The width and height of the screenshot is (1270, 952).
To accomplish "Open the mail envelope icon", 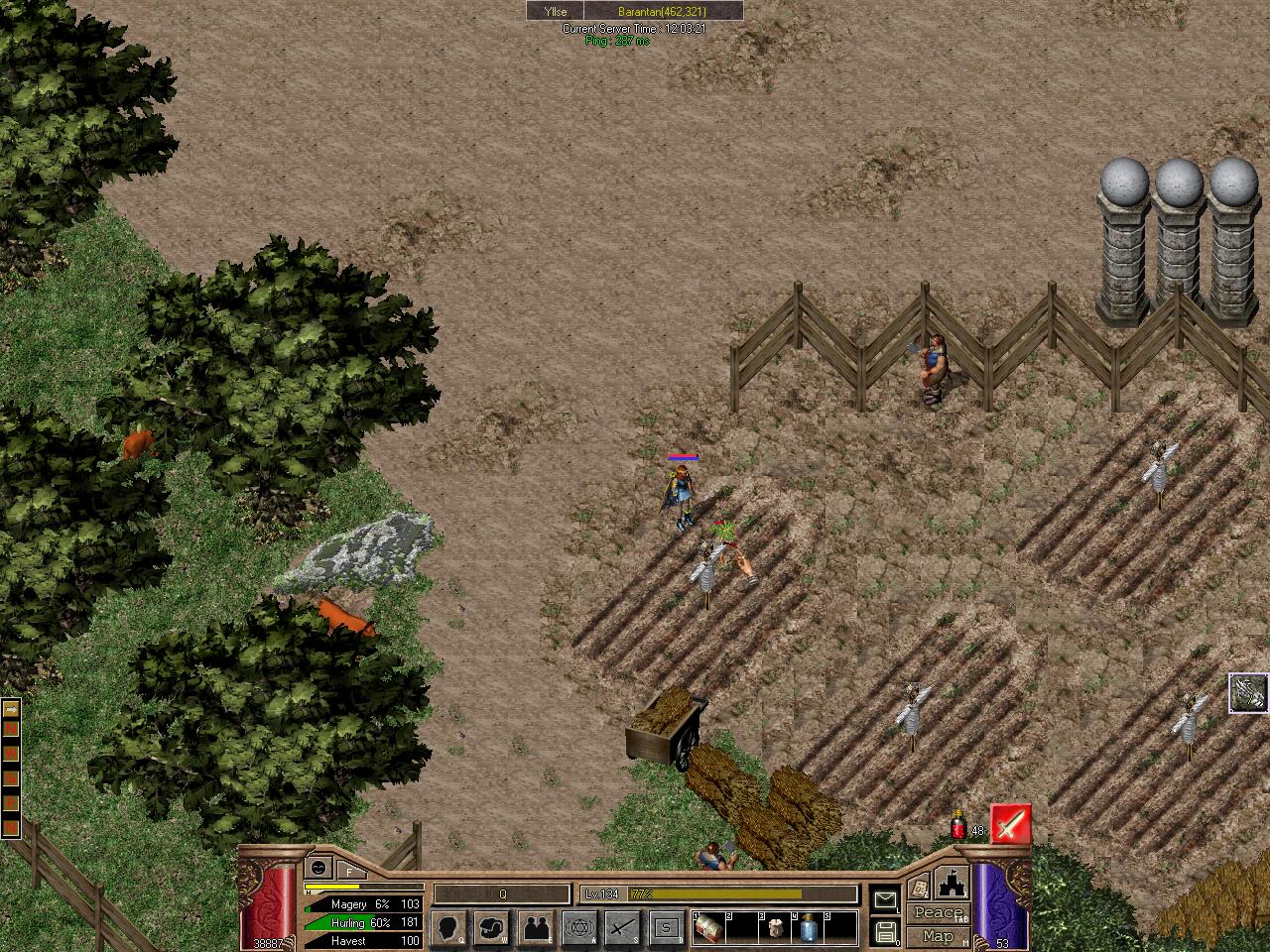I will coord(885,899).
